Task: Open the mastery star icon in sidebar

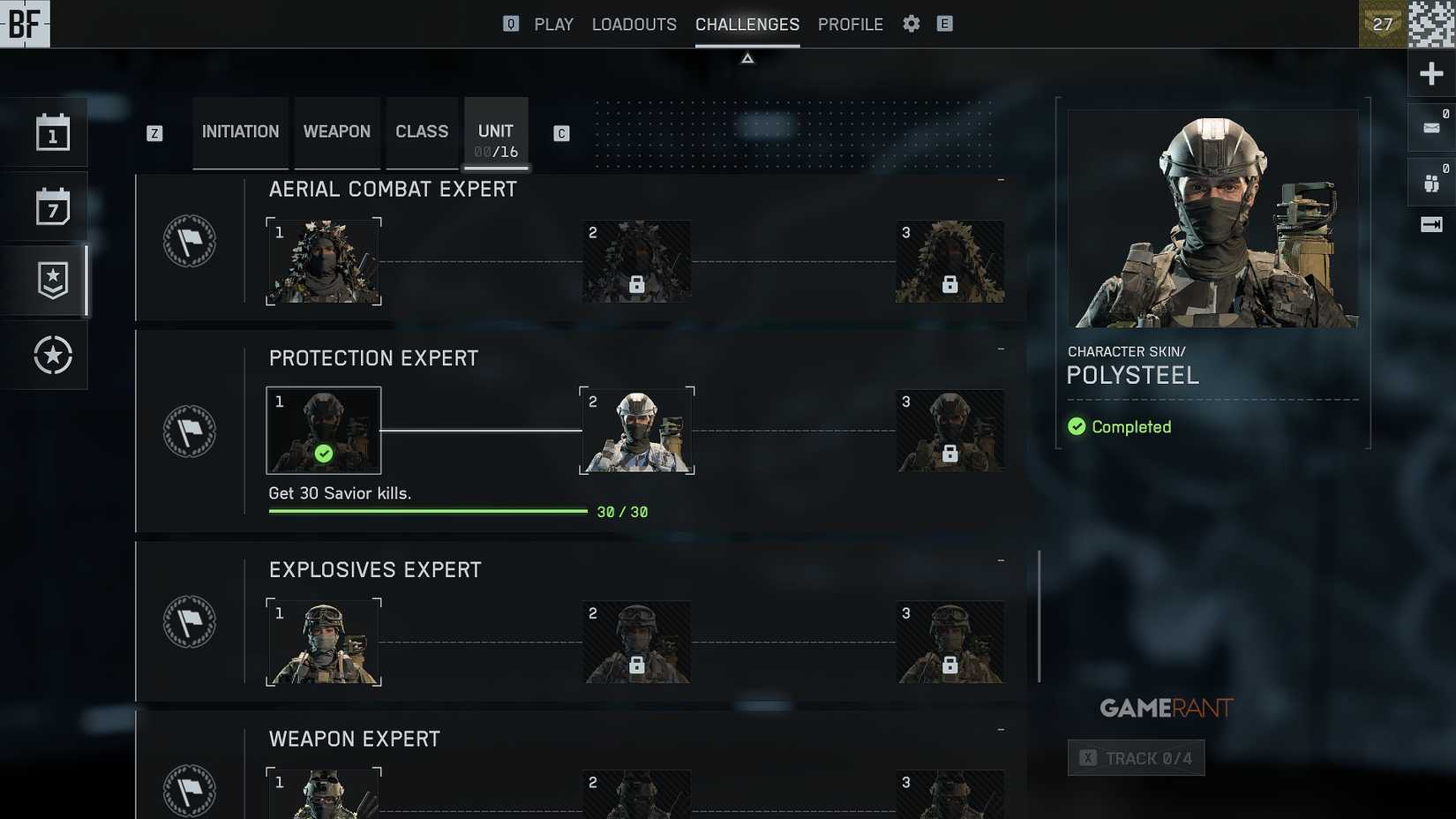Action: pyautogui.click(x=51, y=355)
